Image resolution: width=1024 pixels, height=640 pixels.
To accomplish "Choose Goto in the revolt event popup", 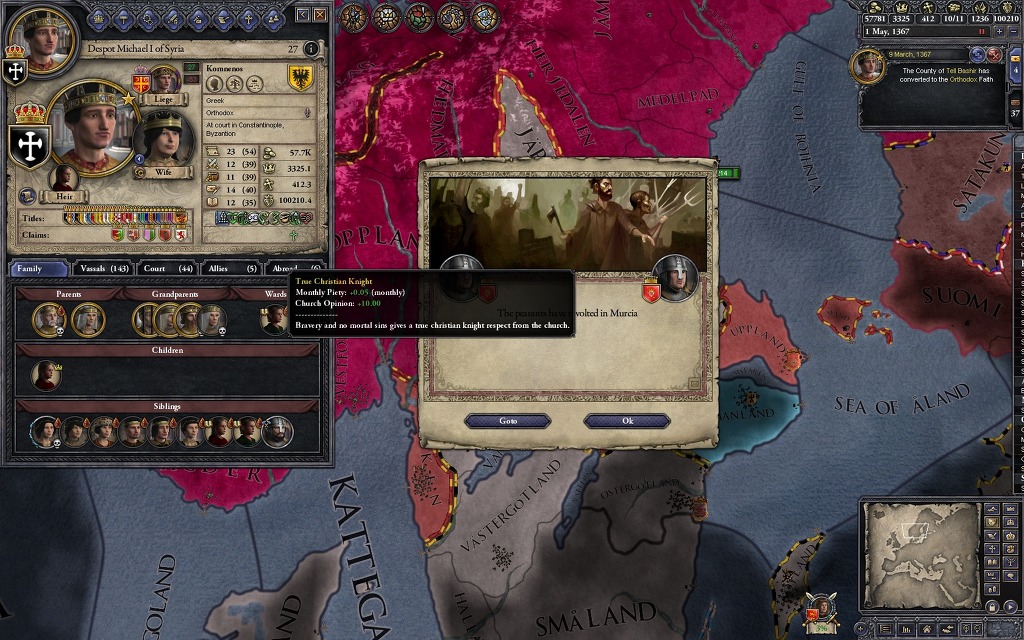I will click(508, 421).
